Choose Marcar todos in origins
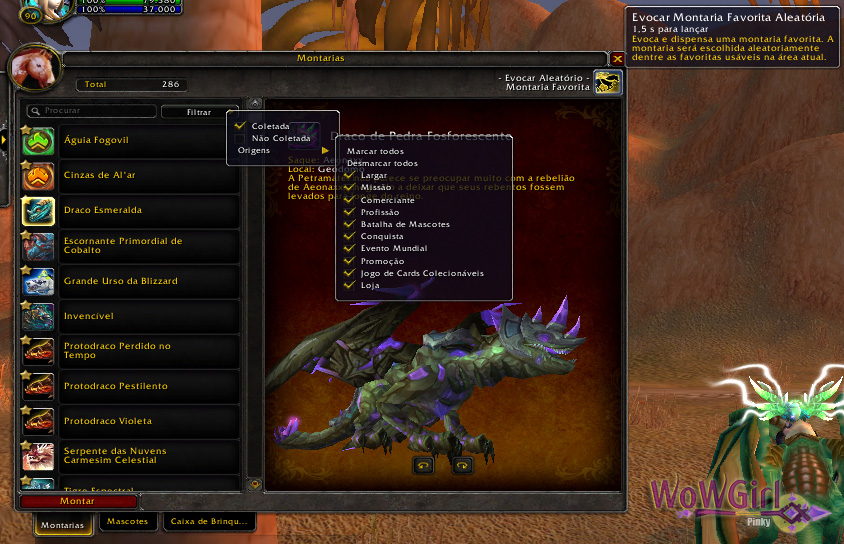The height and width of the screenshot is (544, 844). point(375,151)
